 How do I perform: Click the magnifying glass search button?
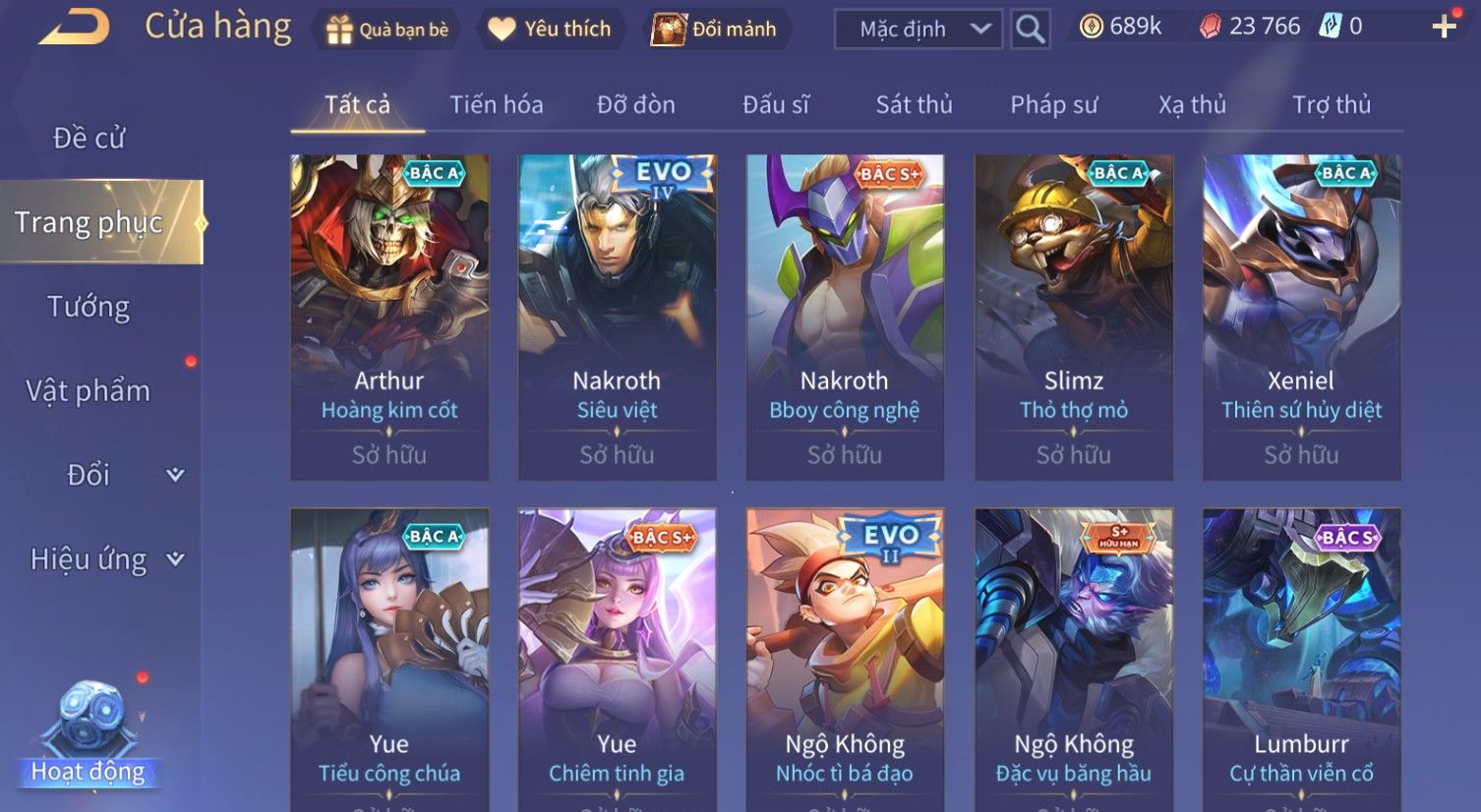pos(1030,29)
